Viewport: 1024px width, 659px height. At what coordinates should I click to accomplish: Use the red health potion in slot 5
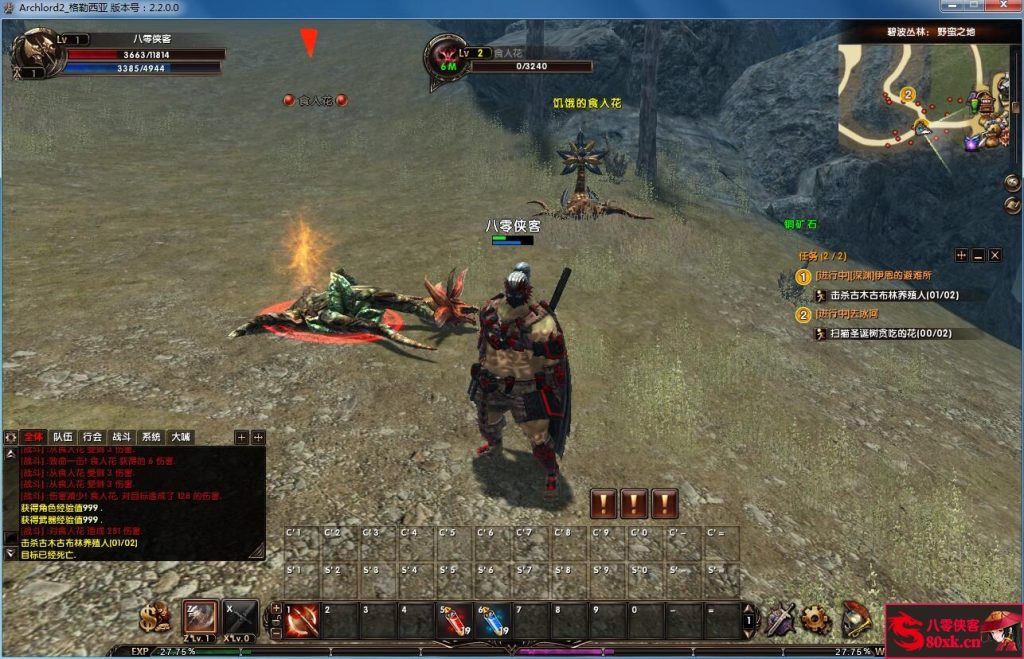455,621
